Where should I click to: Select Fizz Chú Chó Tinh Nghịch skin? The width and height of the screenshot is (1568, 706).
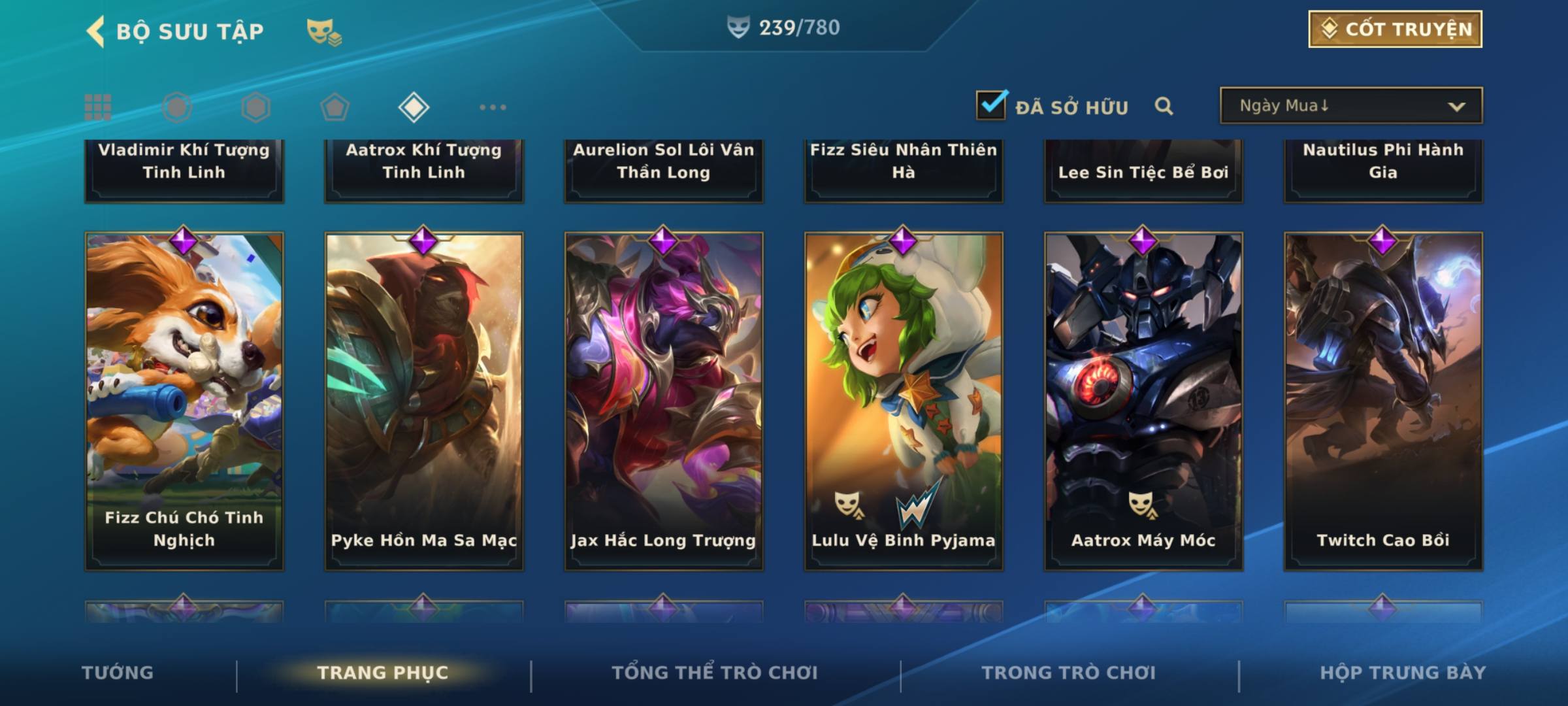point(184,401)
